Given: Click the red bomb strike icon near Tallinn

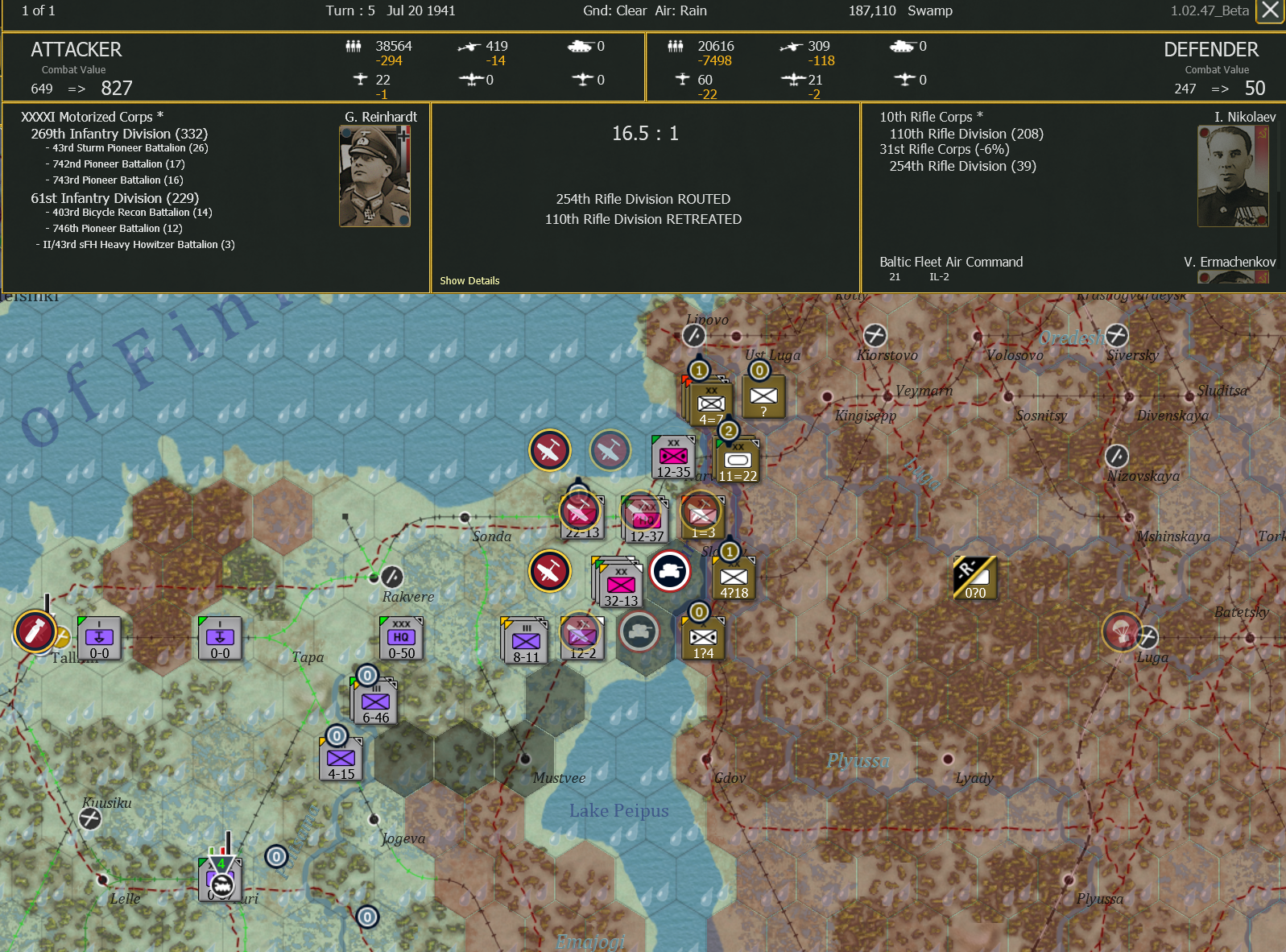Looking at the screenshot, I should [34, 631].
